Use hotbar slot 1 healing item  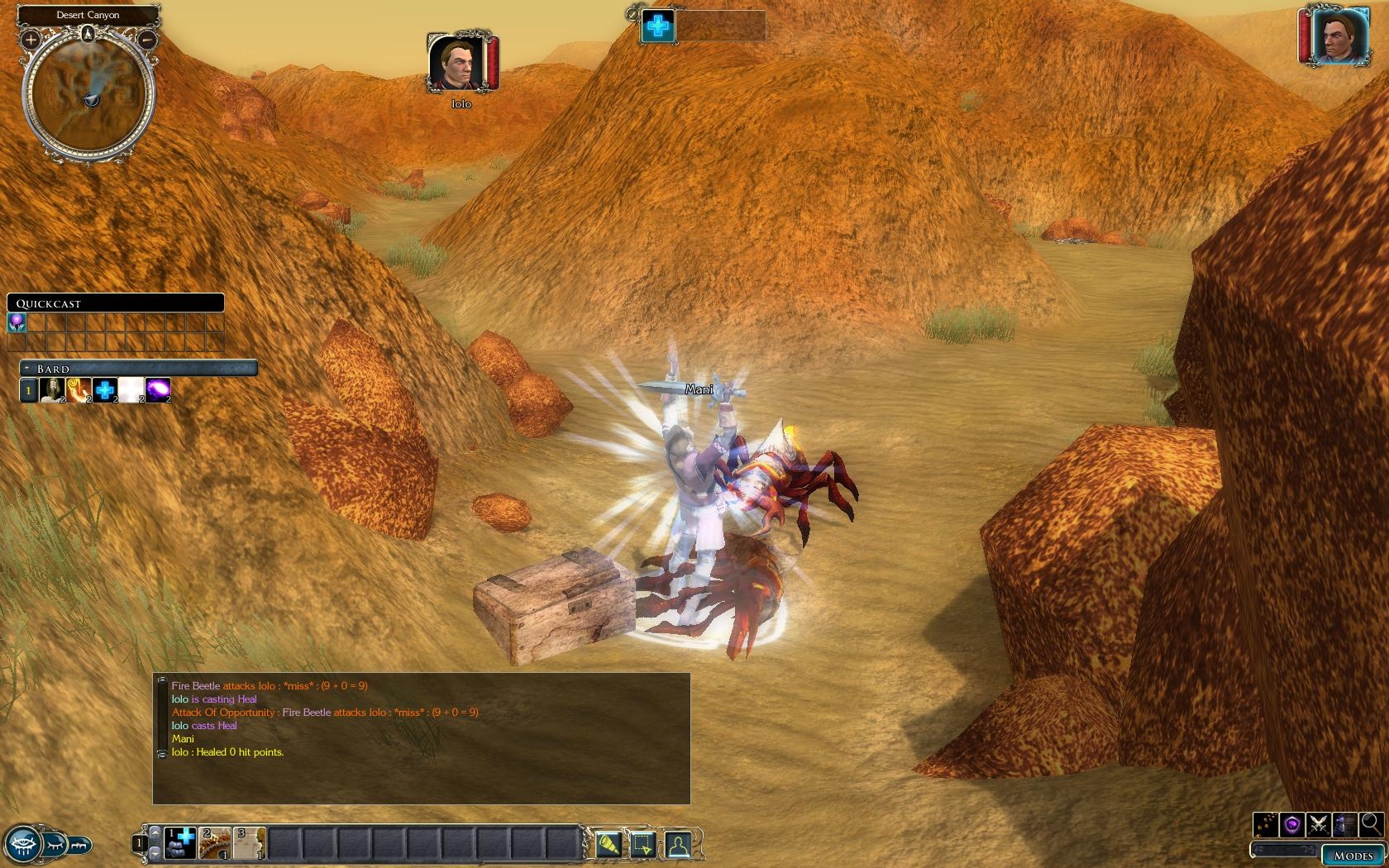pos(179,843)
